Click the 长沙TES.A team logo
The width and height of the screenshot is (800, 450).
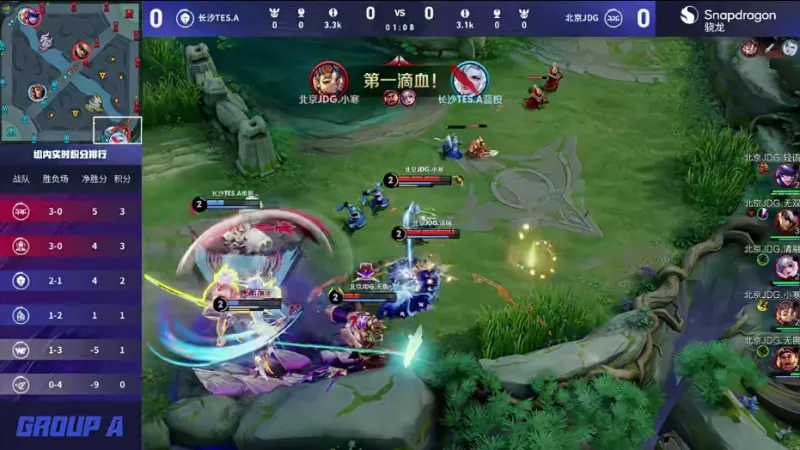[185, 17]
